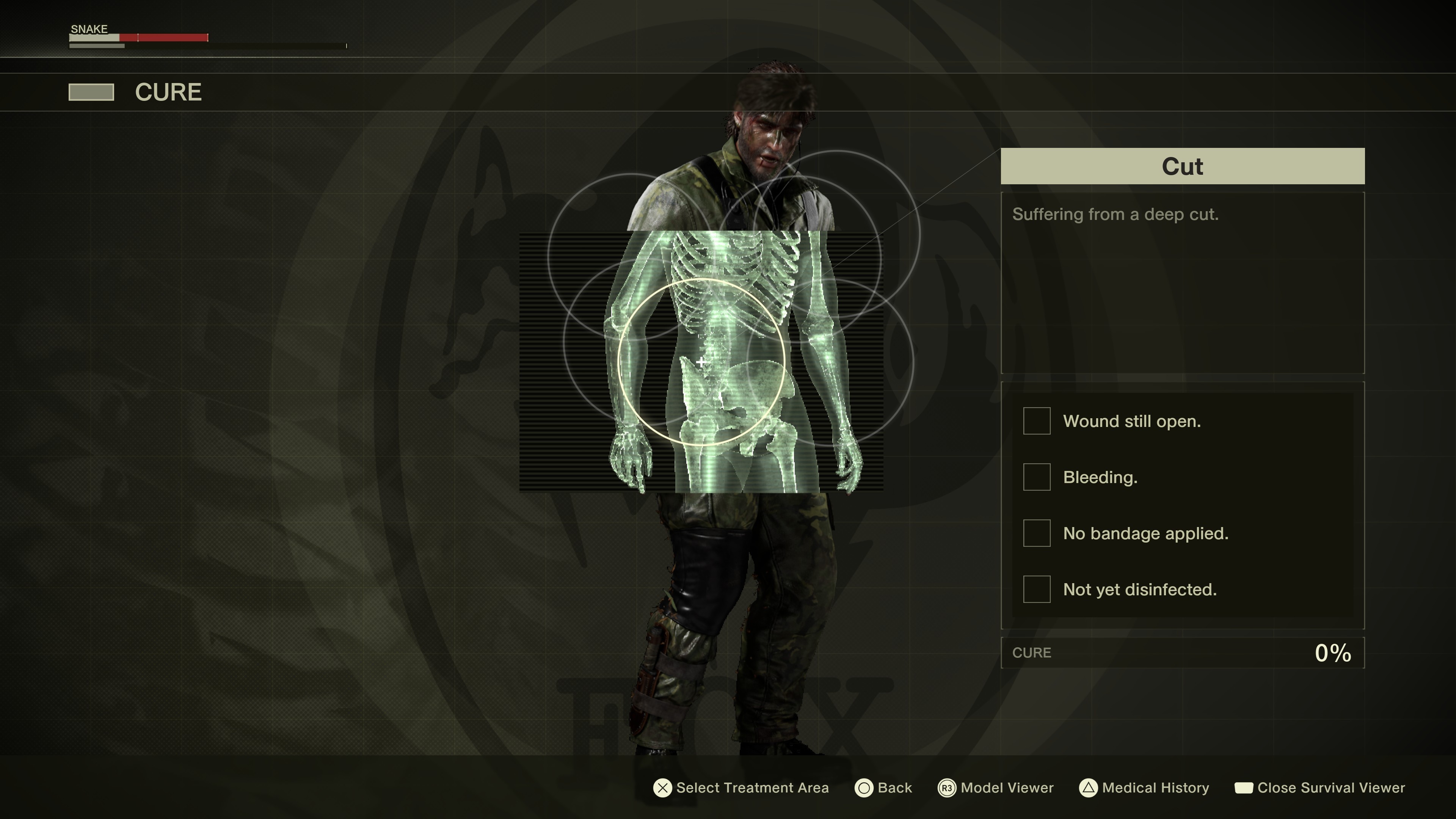Screen dimensions: 1456x819
Task: Select the highlighted abdomen treatment area circle
Action: tap(701, 362)
